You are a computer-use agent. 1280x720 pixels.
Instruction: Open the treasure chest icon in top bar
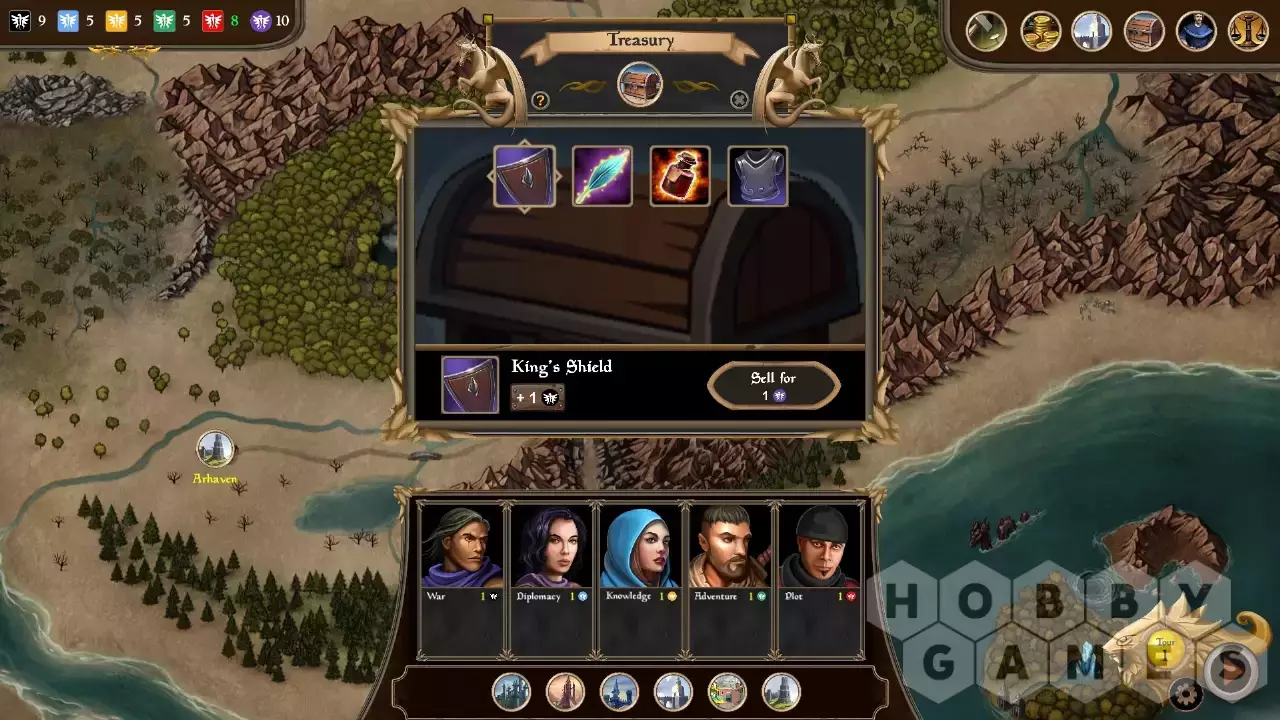[1144, 31]
